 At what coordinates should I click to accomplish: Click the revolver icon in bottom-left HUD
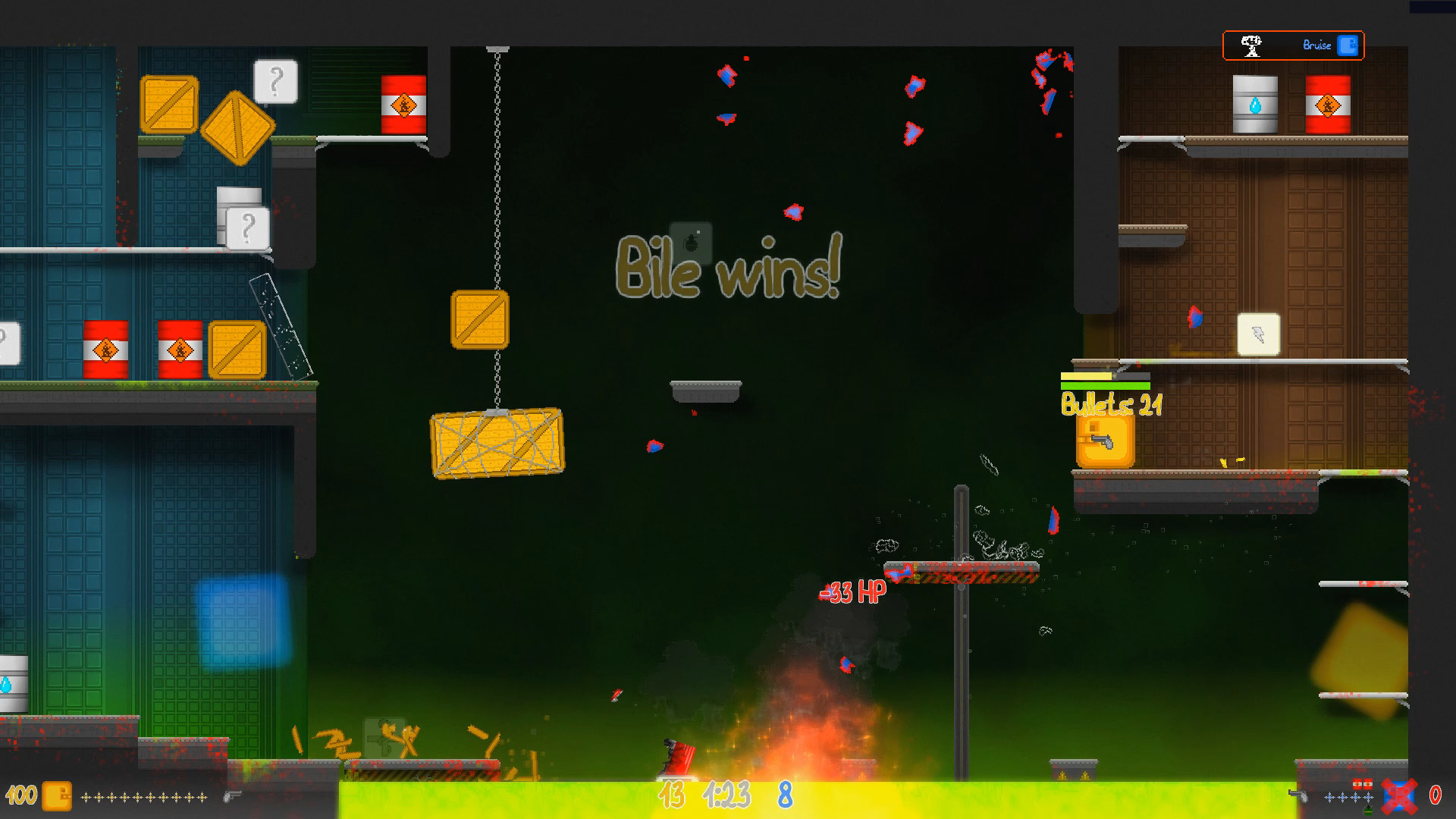[232, 797]
